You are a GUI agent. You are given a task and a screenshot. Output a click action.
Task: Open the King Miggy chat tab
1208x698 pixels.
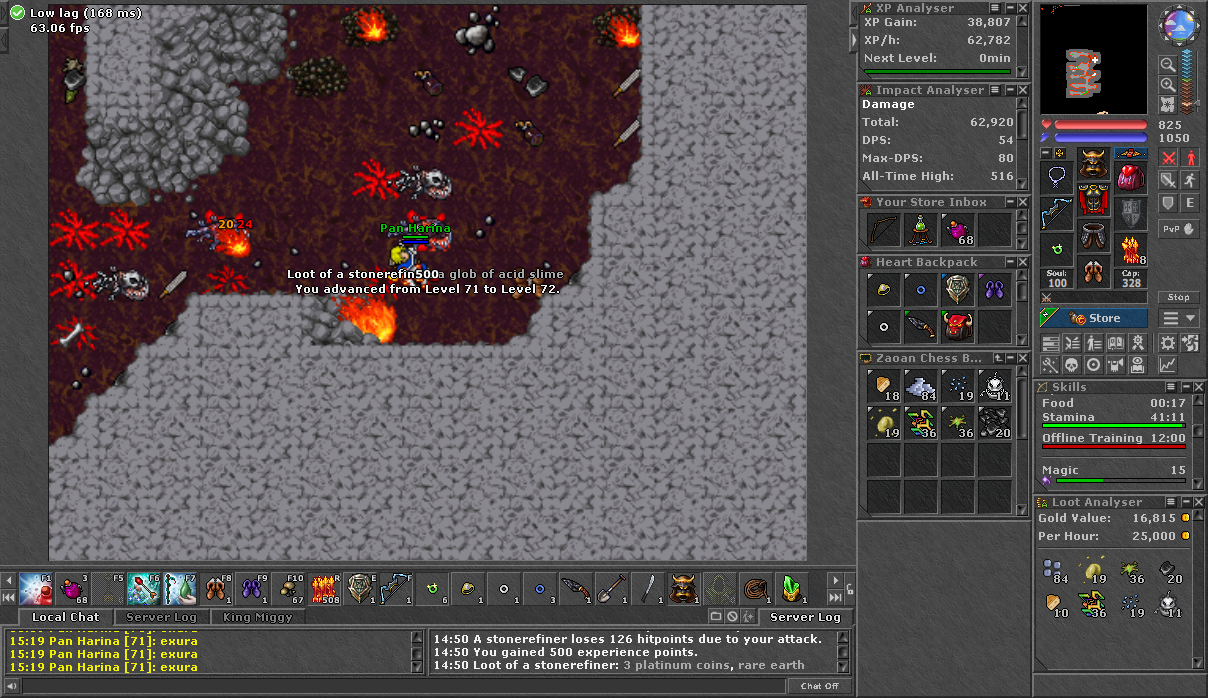pos(258,617)
